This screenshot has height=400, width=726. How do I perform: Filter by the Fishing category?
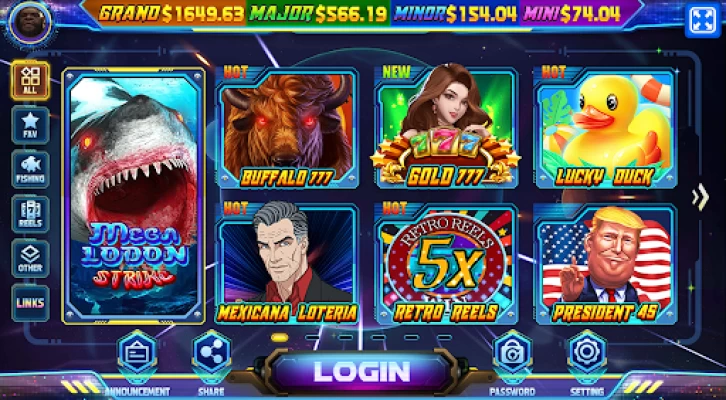click(30, 169)
